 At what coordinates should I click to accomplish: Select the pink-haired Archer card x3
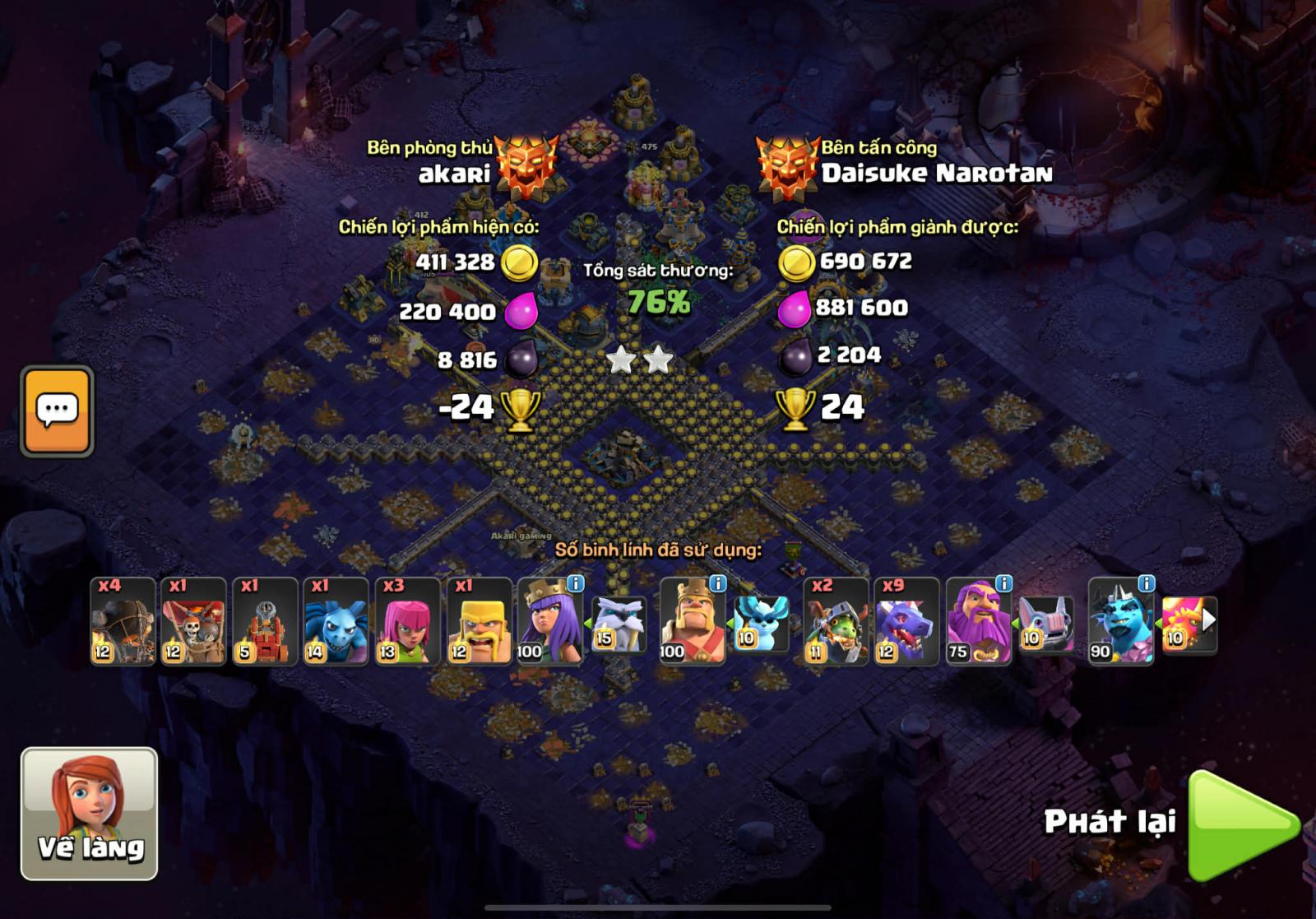pyautogui.click(x=407, y=621)
